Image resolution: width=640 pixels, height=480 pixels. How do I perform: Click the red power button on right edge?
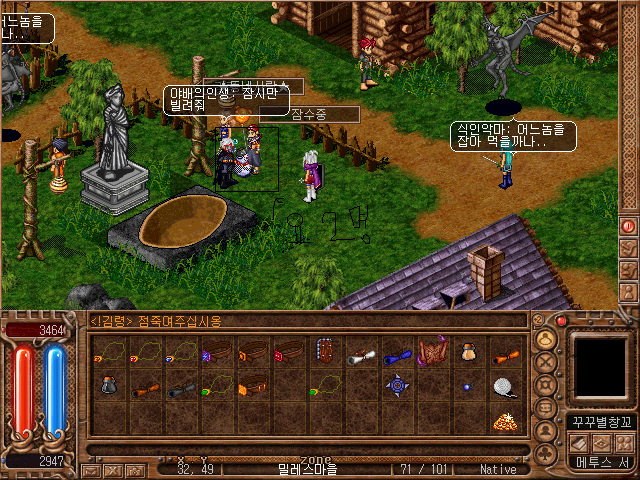pos(628,227)
